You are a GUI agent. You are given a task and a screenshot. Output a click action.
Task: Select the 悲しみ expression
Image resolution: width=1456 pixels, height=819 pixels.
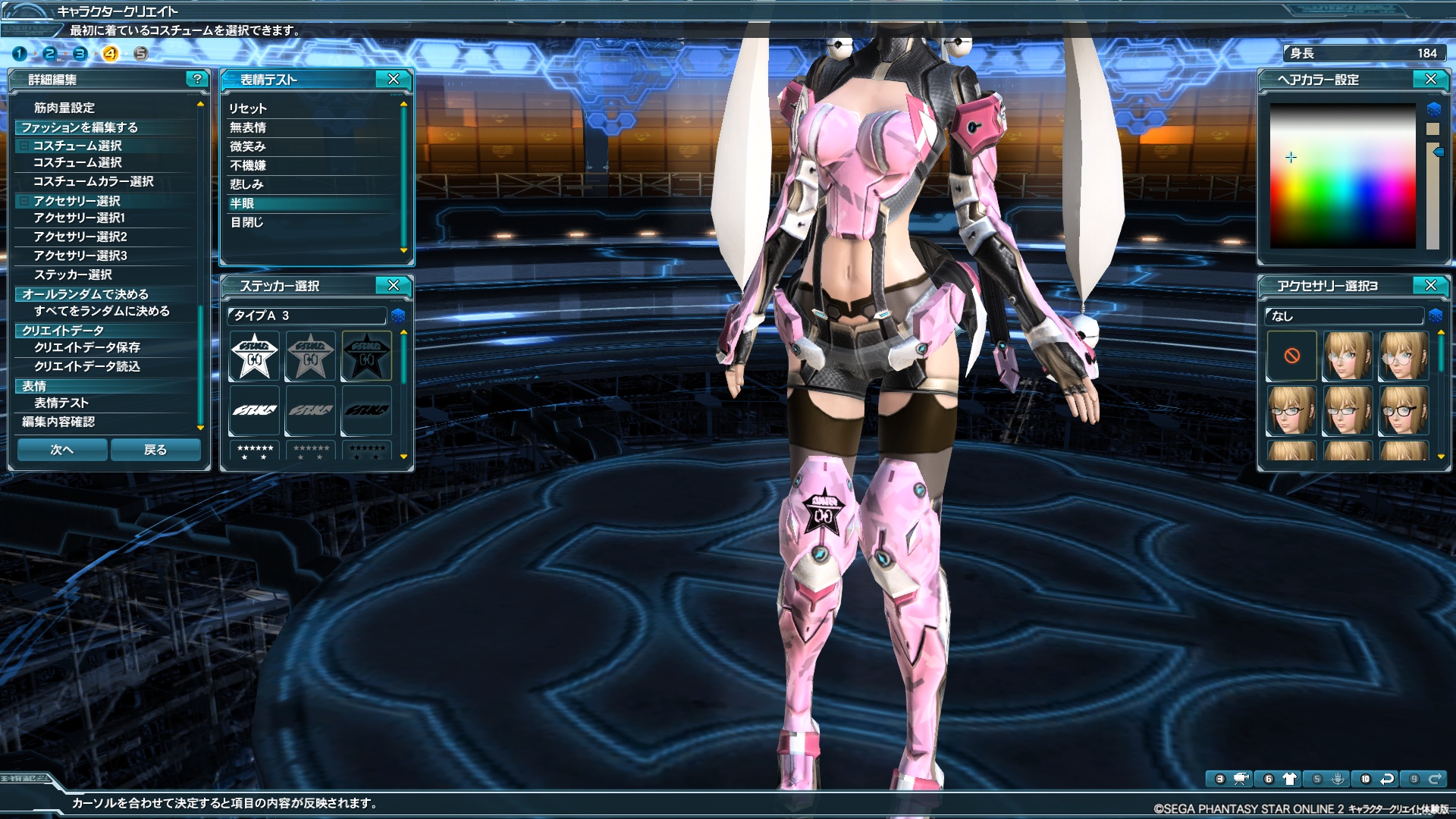(x=246, y=184)
